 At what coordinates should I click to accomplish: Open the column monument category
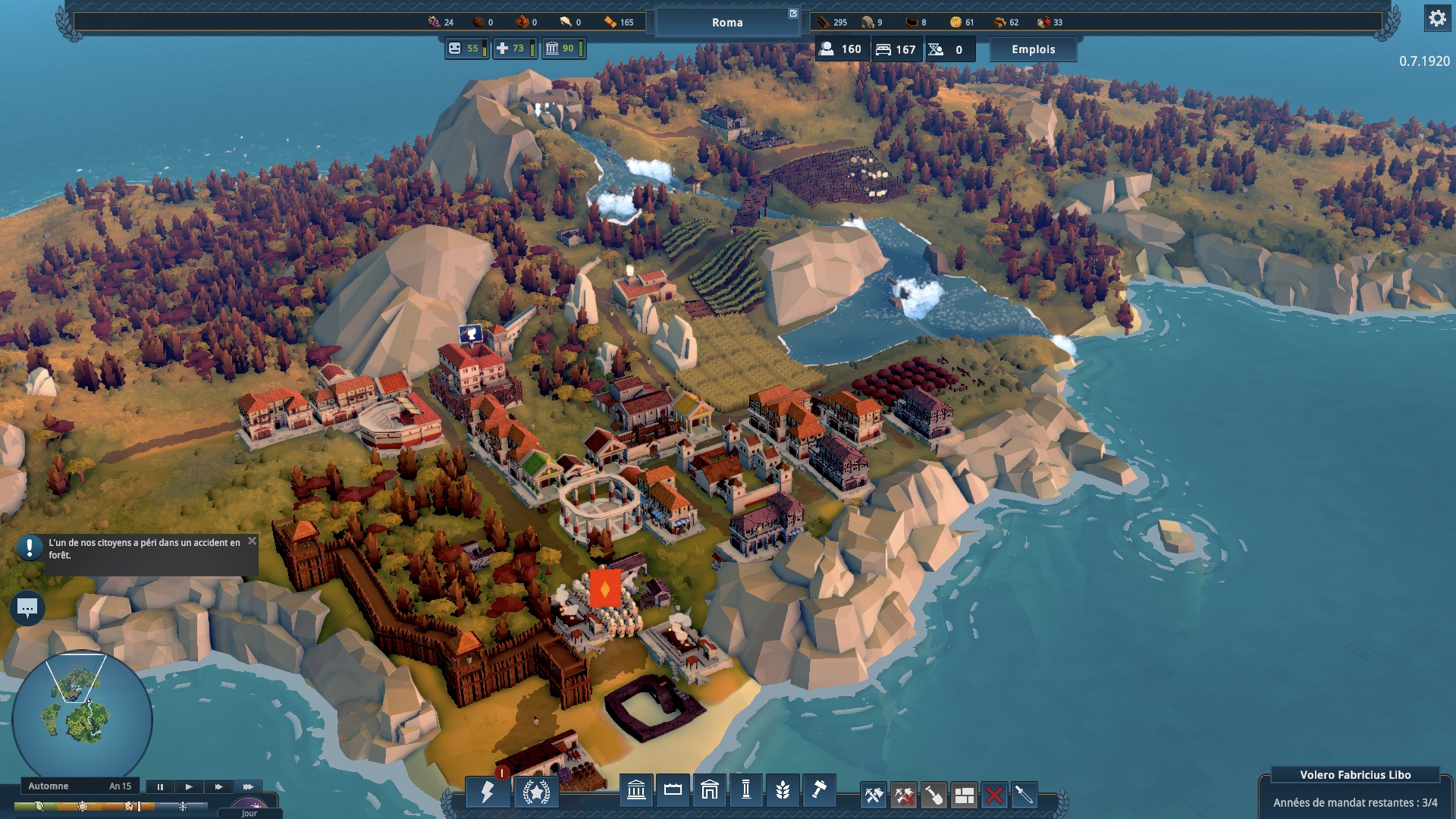[746, 791]
